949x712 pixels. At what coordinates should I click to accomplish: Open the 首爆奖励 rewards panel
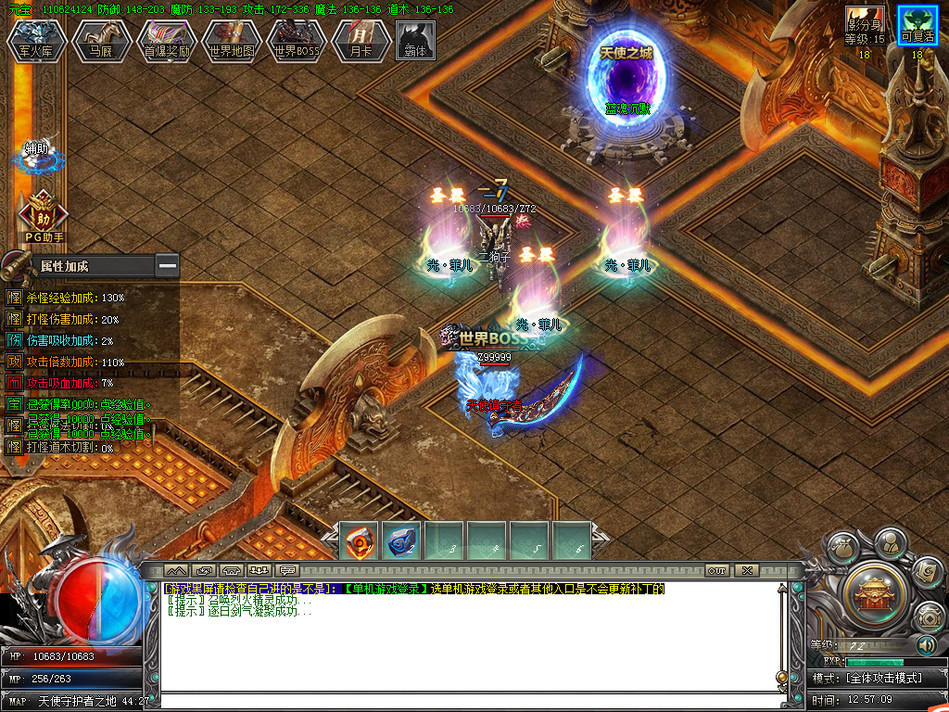(166, 41)
